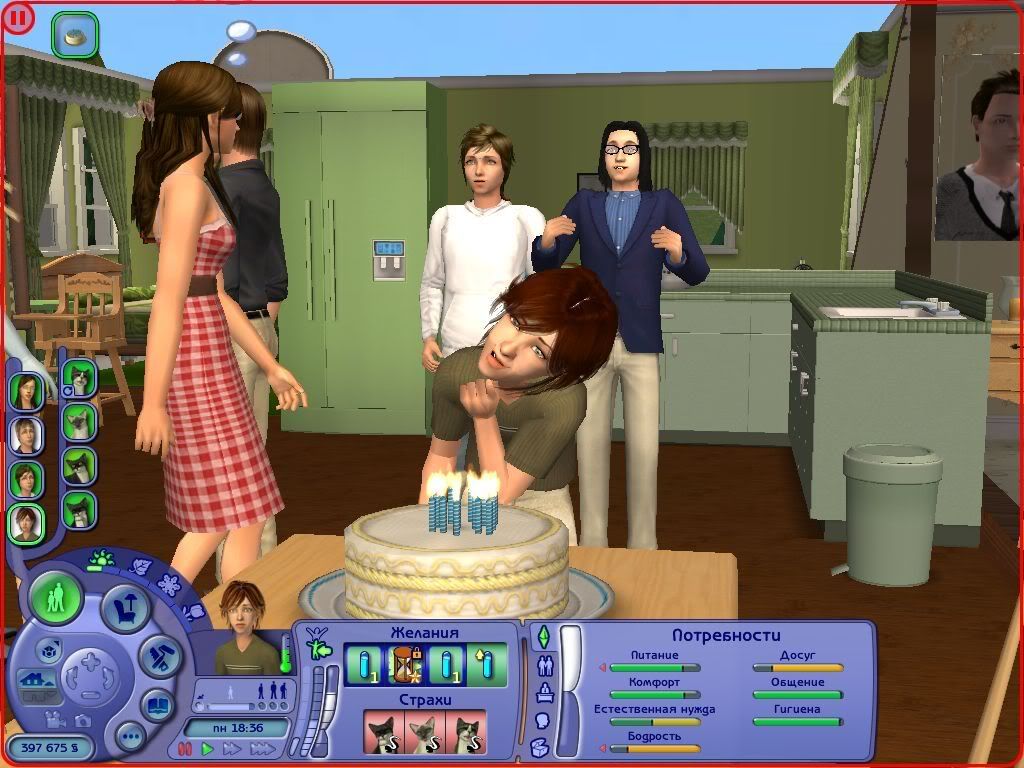This screenshot has width=1024, height=768.
Task: Select the long-haired woman's household portrait
Action: 26,391
